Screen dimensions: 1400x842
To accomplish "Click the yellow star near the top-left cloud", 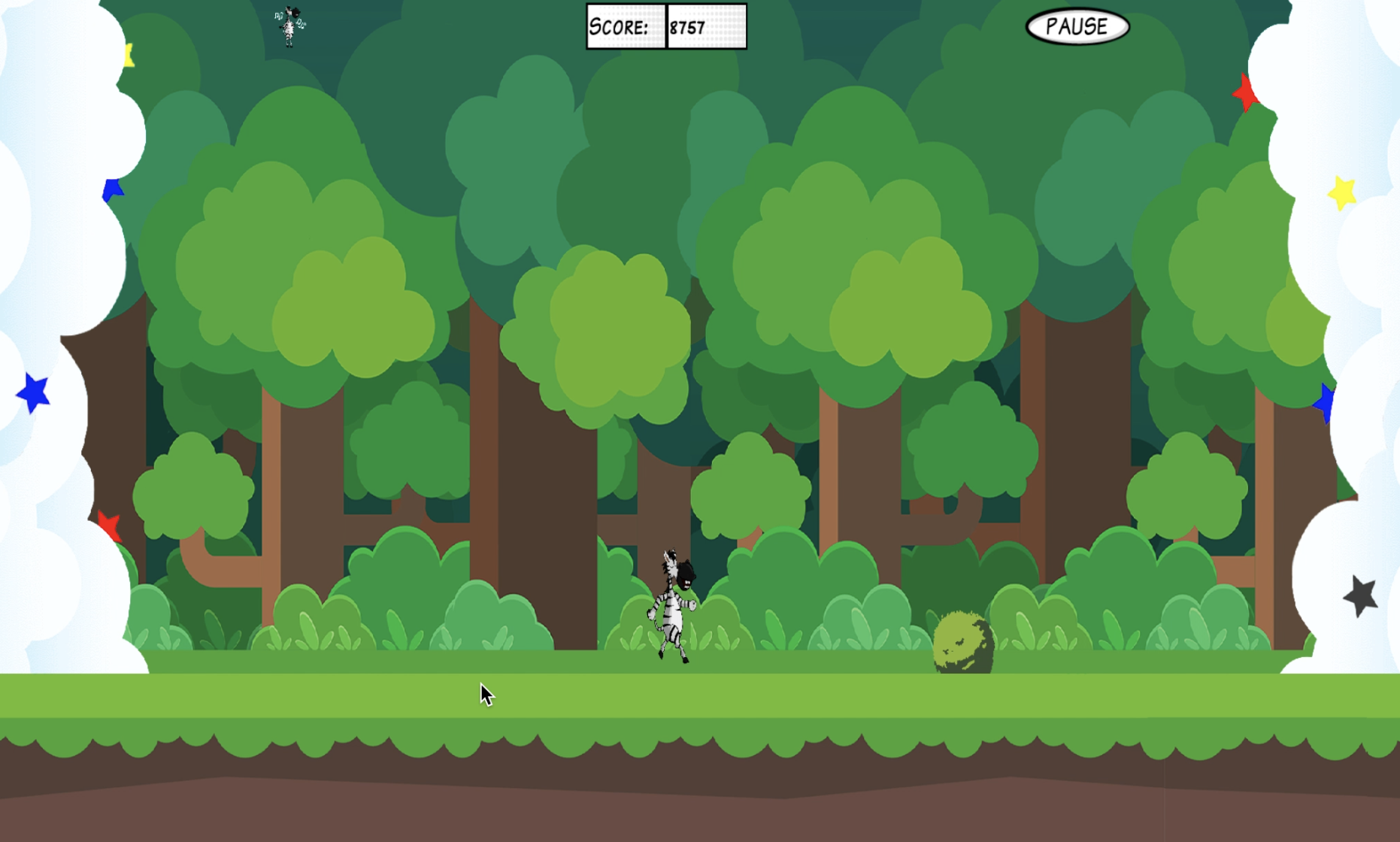I will pyautogui.click(x=129, y=54).
